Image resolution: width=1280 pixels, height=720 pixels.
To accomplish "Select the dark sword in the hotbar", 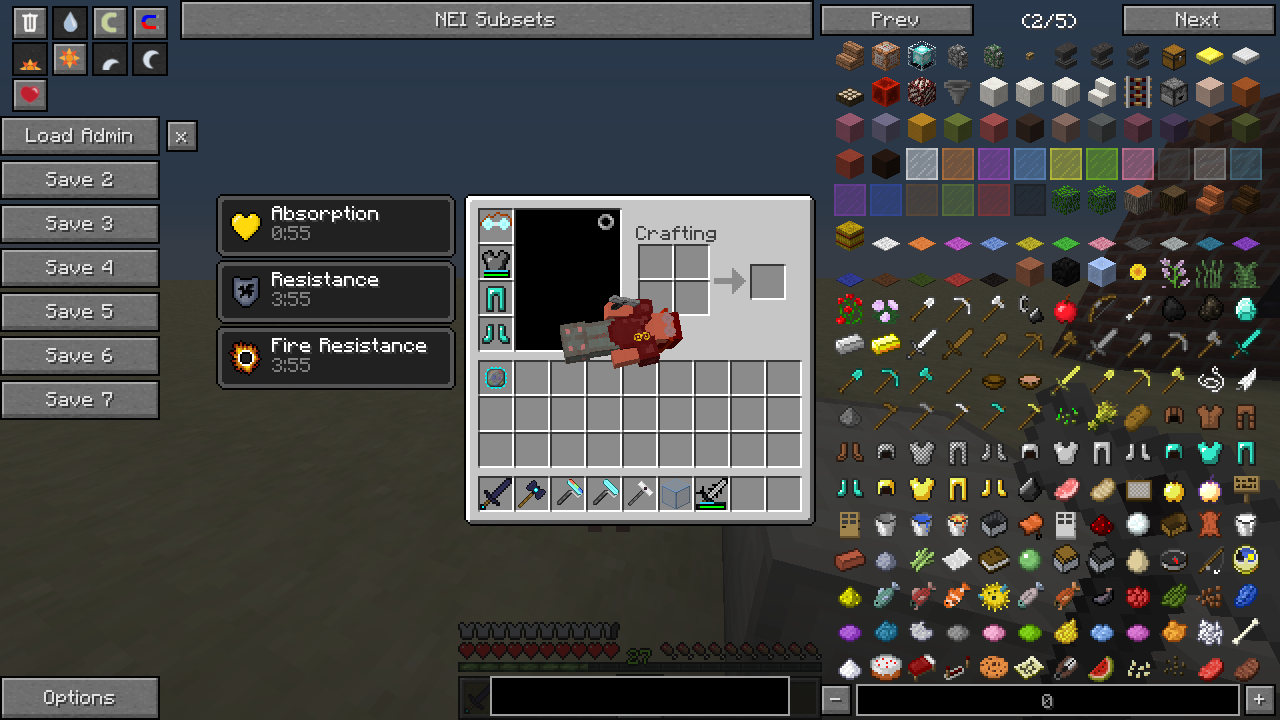I will (x=496, y=494).
